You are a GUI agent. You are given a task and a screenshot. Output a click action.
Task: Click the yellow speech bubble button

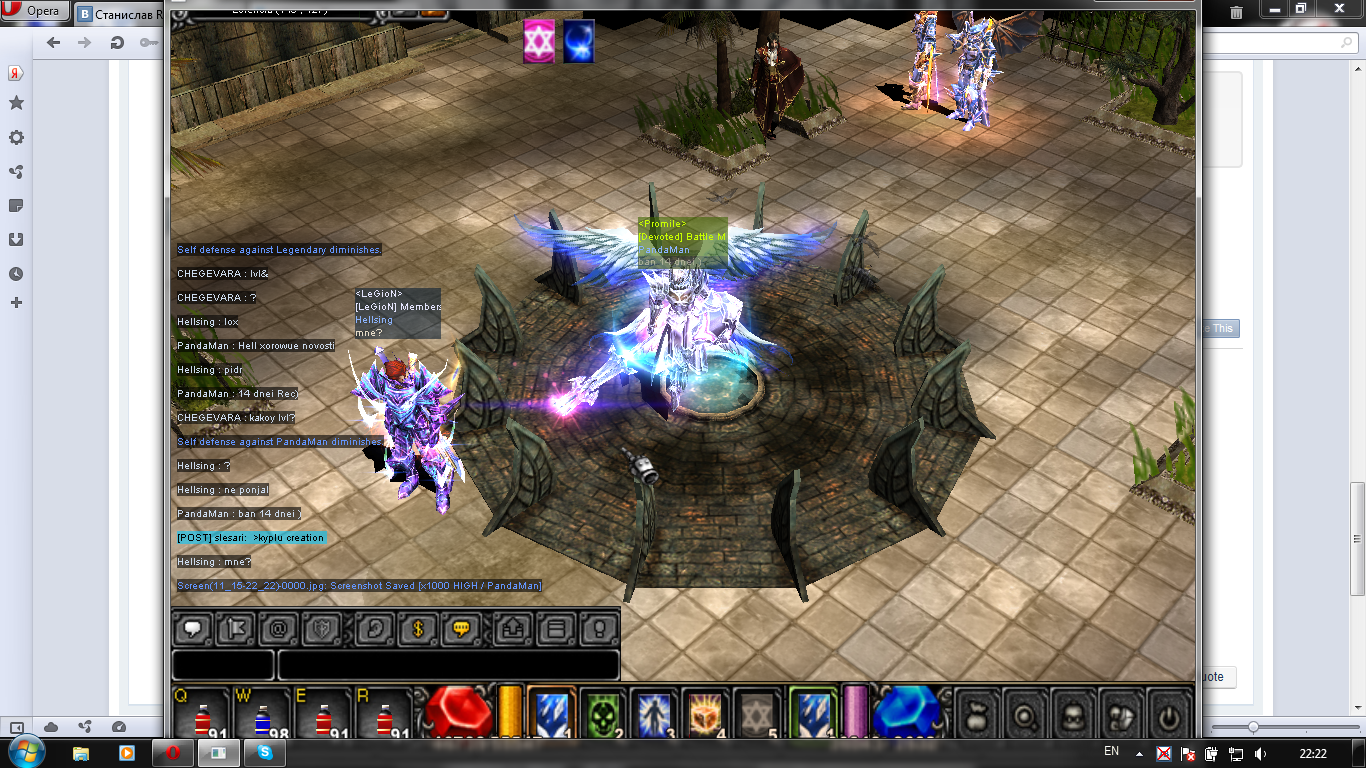click(461, 629)
